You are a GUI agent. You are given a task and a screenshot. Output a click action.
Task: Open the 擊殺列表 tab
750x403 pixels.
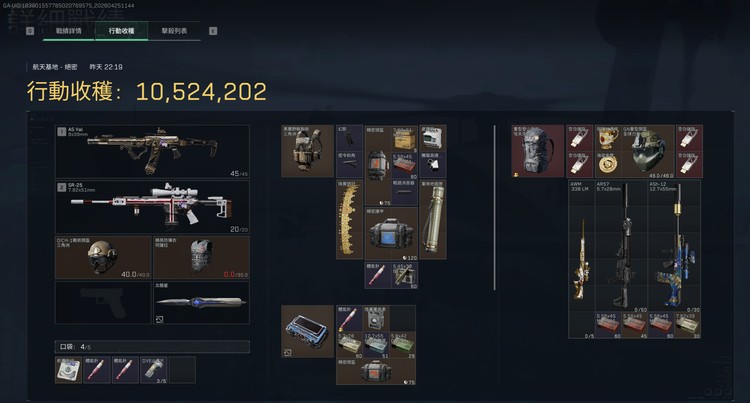[174, 31]
